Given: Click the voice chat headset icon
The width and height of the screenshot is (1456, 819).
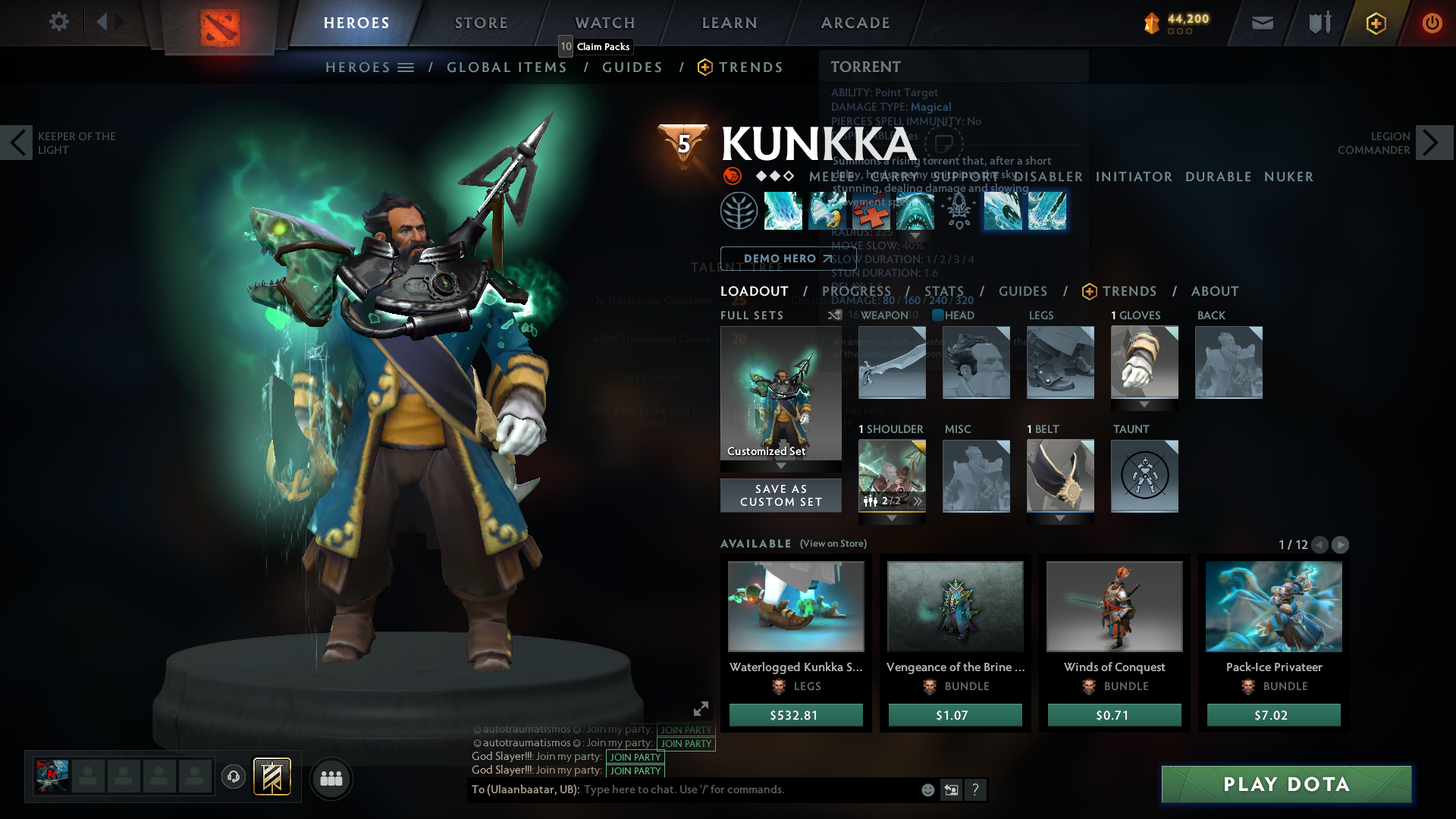Looking at the screenshot, I should pos(233,777).
